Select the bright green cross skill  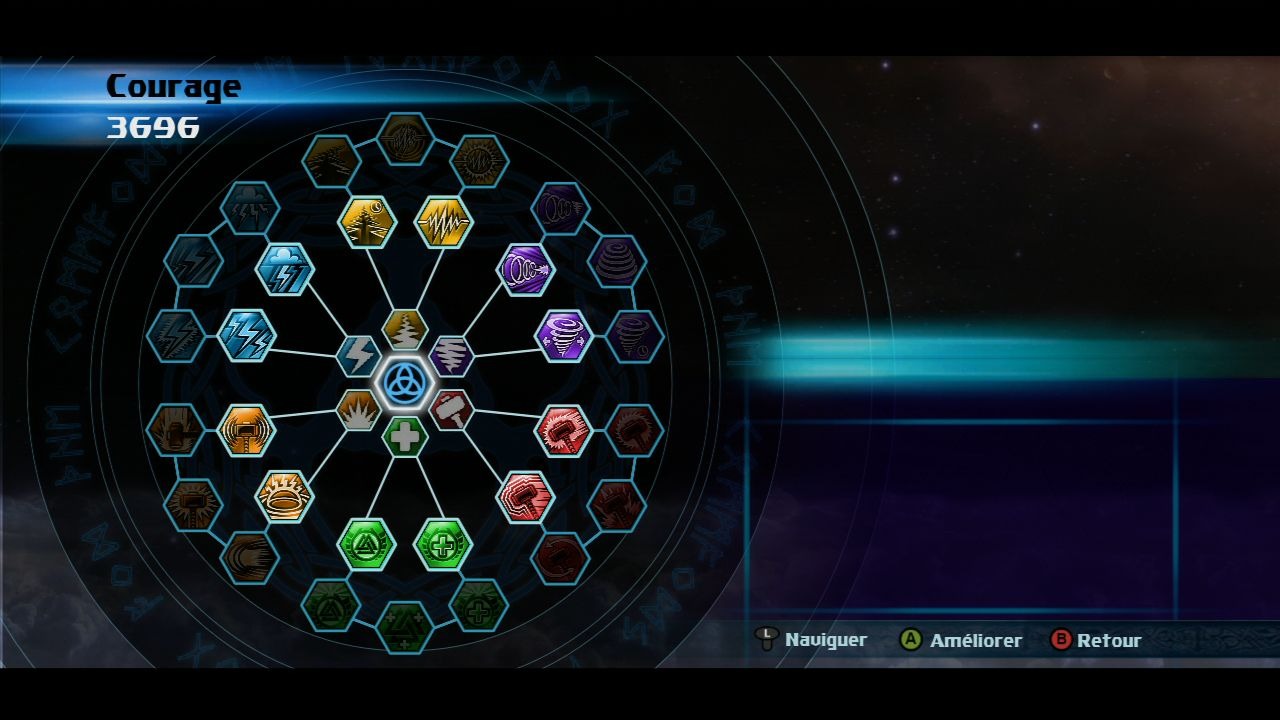click(x=443, y=545)
